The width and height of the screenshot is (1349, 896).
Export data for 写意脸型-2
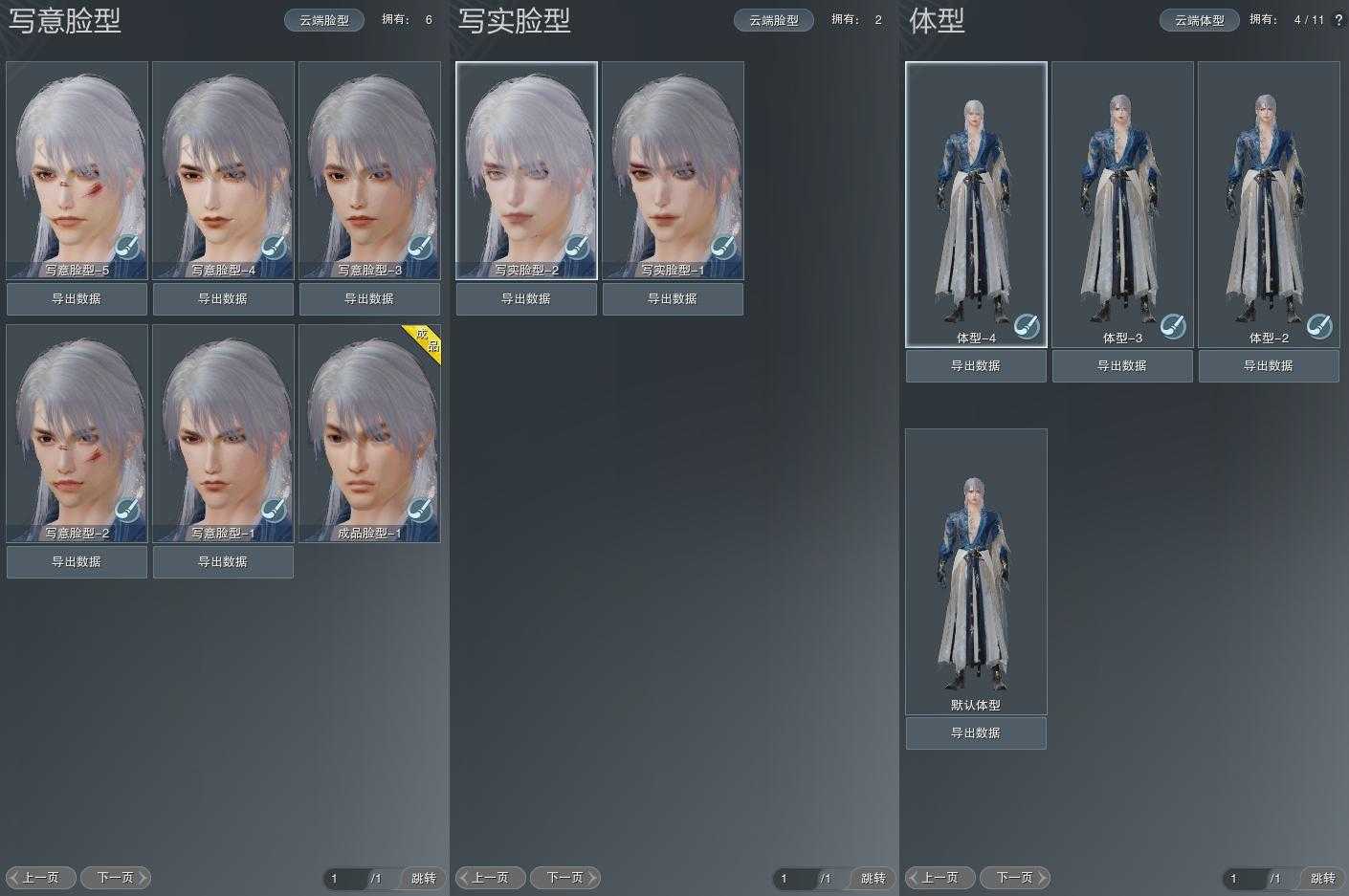[x=77, y=562]
